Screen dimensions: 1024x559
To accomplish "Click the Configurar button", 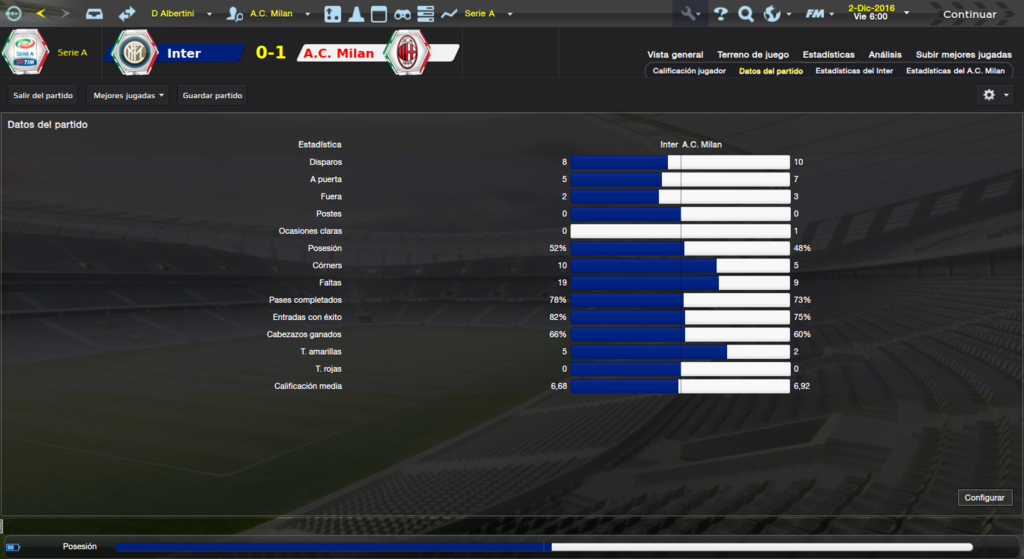I will [985, 497].
